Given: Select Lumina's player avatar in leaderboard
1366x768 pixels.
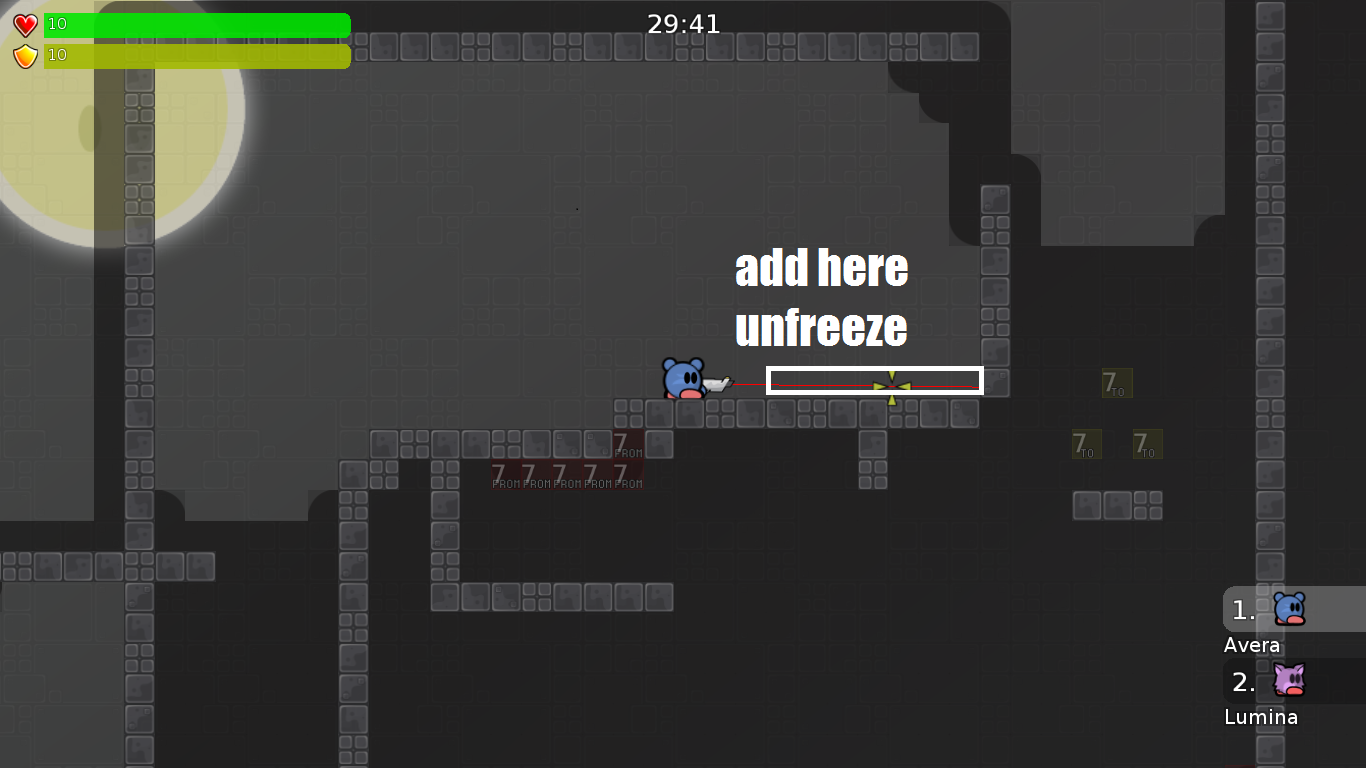Looking at the screenshot, I should [1290, 681].
